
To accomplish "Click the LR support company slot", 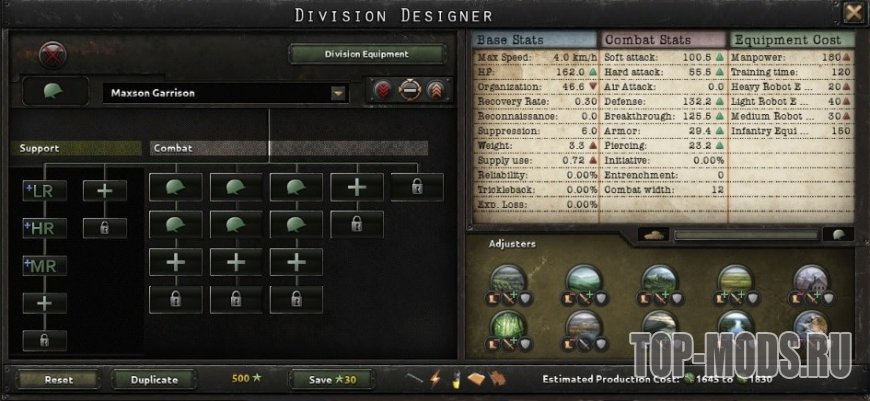I will 44,189.
